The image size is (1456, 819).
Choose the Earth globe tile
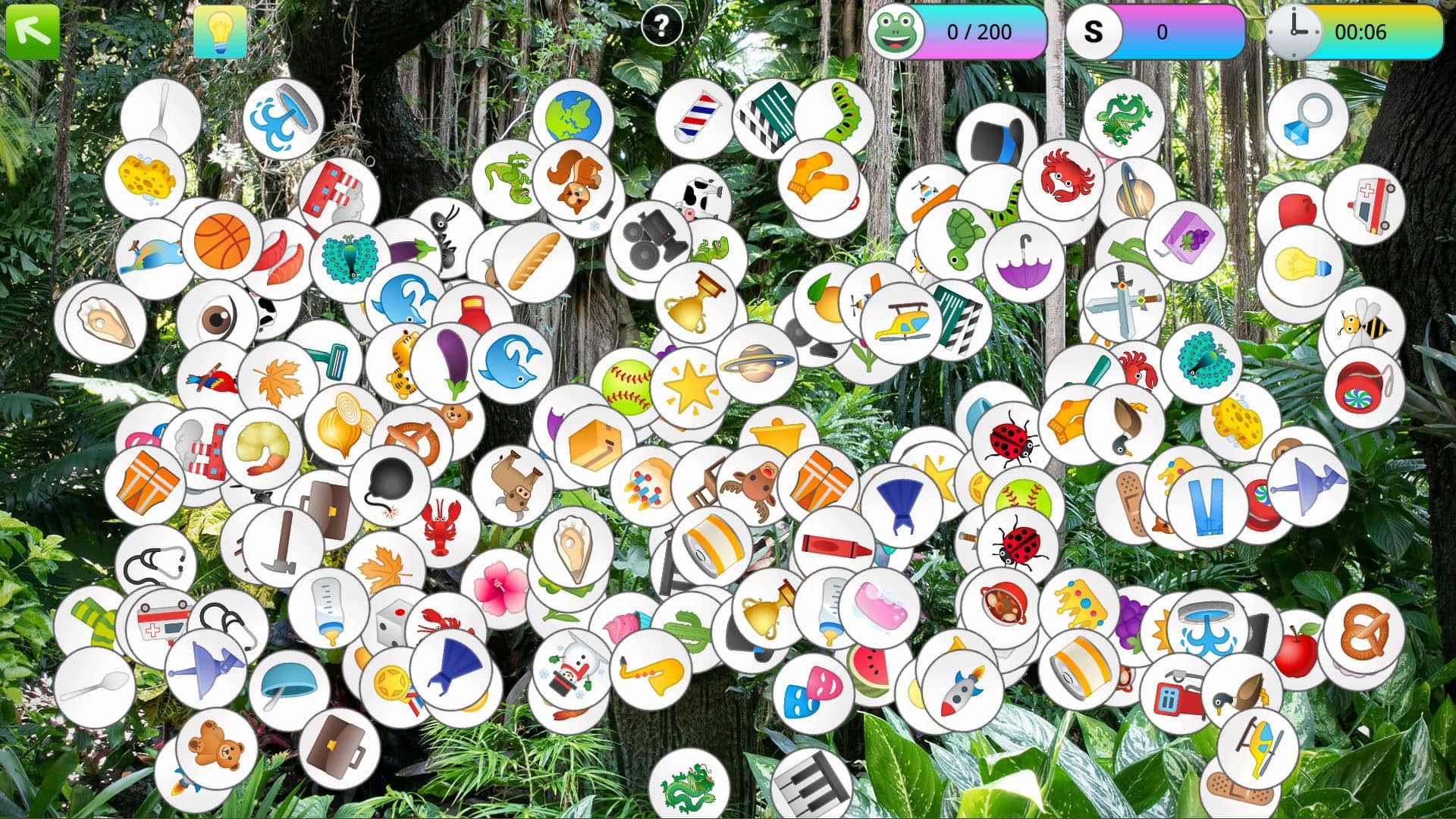pos(572,118)
